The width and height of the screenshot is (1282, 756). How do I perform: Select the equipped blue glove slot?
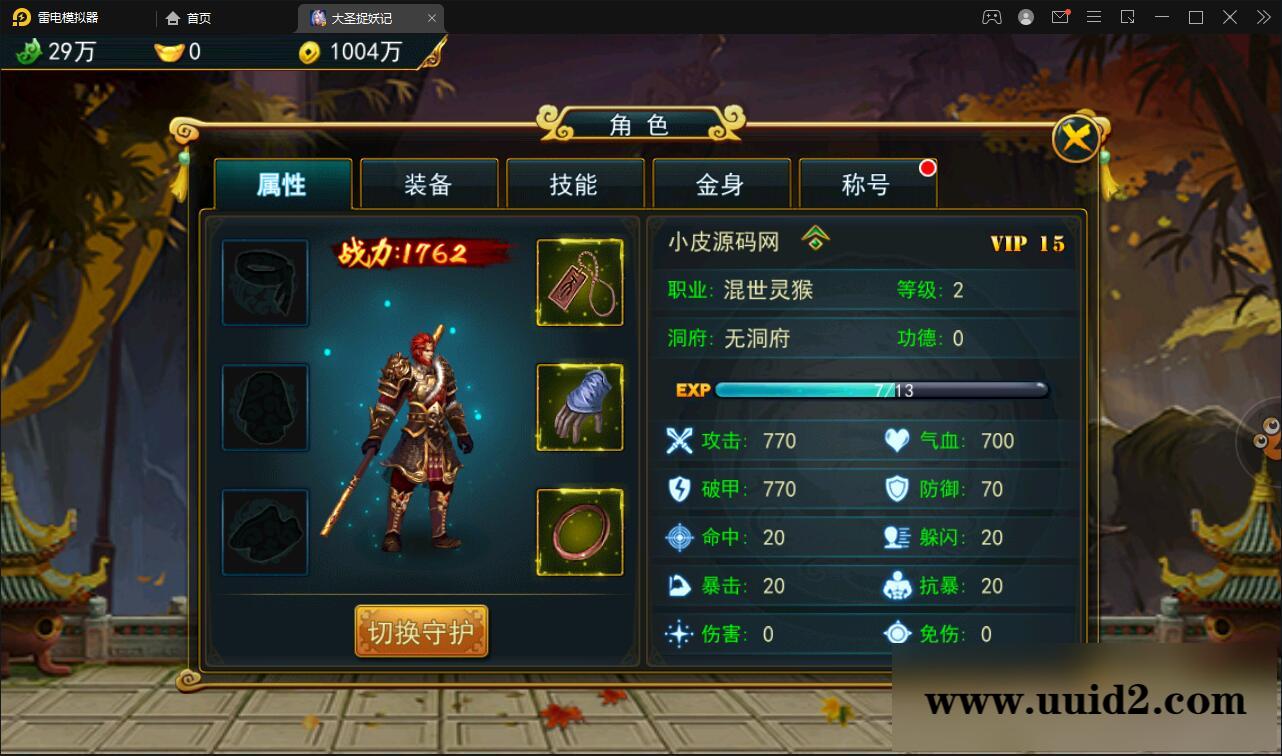pos(580,407)
